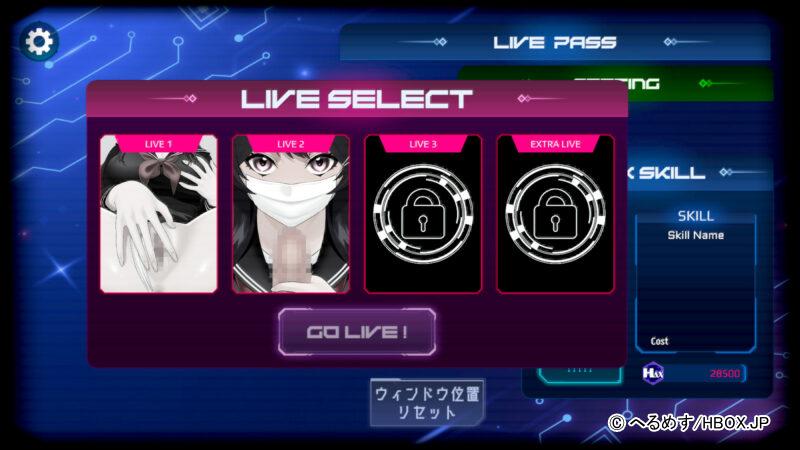Click the ウィンドウ位置リセット button

tap(428, 402)
